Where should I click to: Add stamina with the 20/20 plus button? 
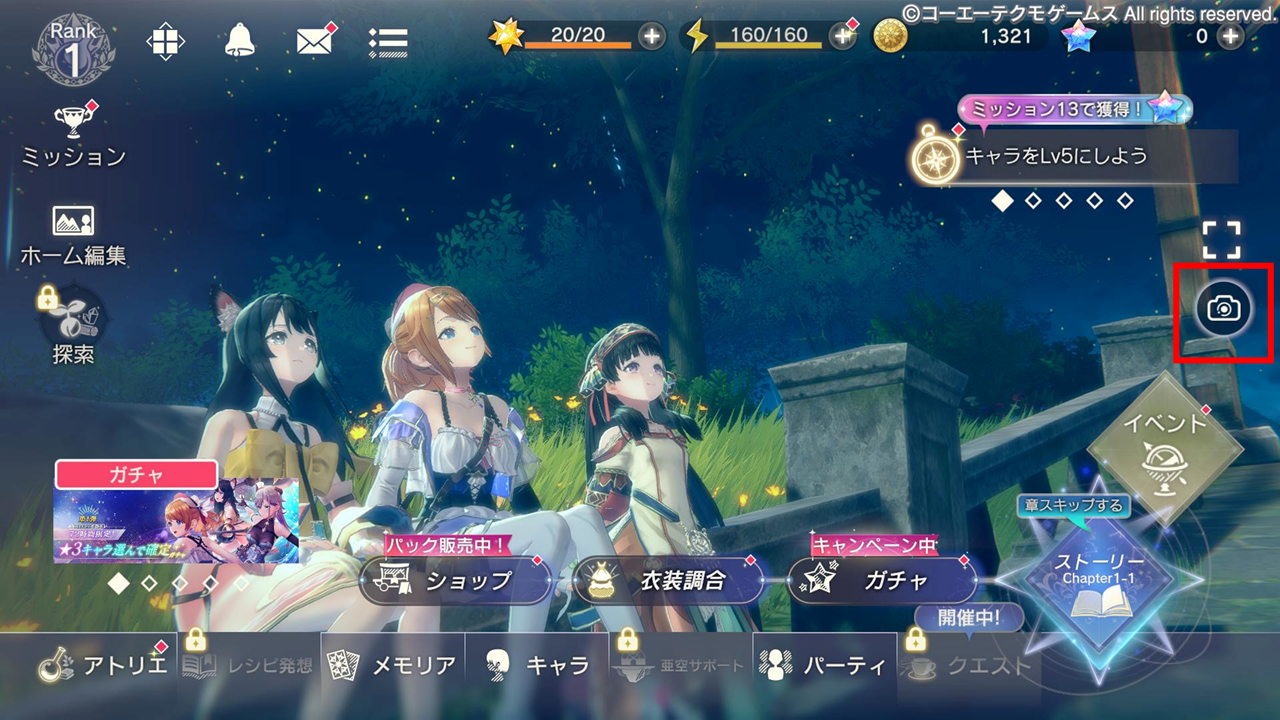[651, 37]
